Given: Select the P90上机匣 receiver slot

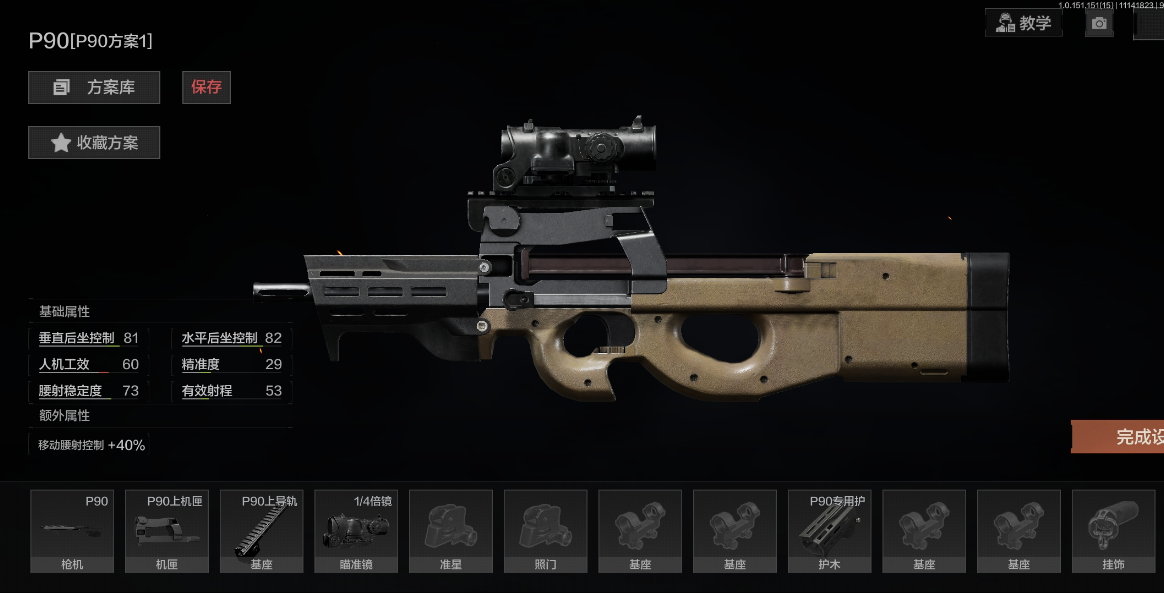Looking at the screenshot, I should pos(166,531).
